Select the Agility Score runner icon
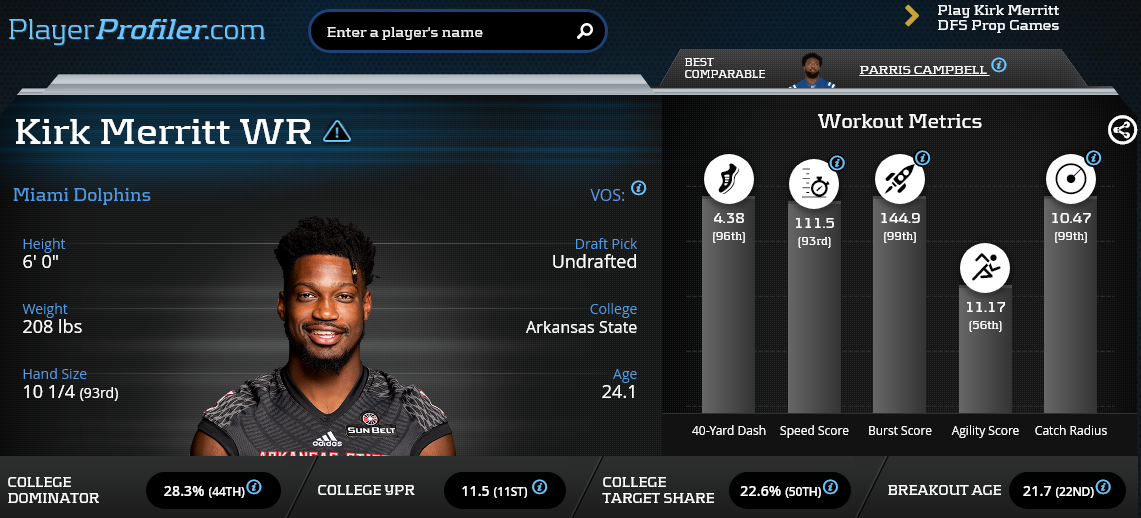Viewport: 1141px width, 518px height. (x=985, y=267)
